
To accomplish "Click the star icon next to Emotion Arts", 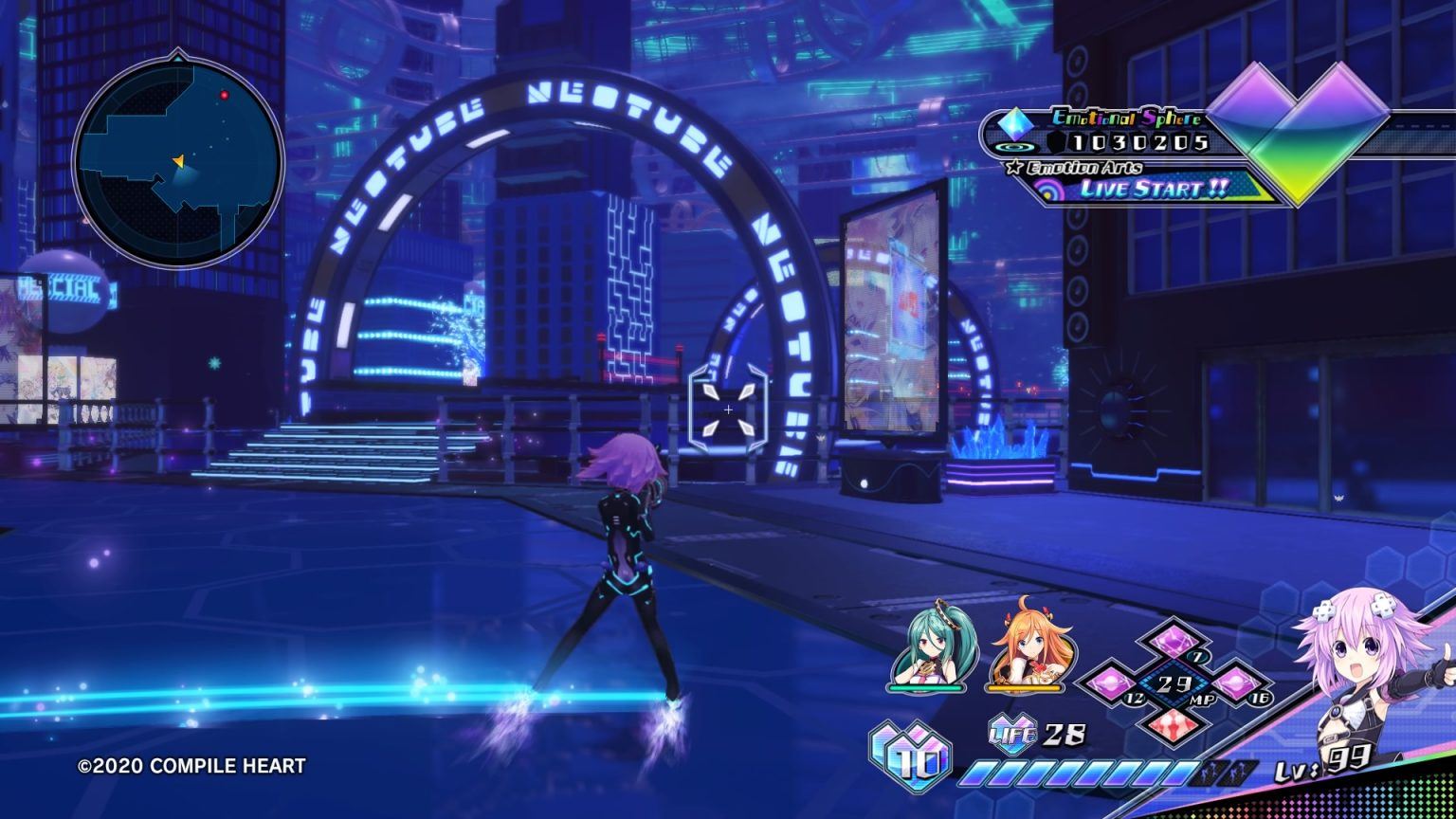I will [1014, 165].
